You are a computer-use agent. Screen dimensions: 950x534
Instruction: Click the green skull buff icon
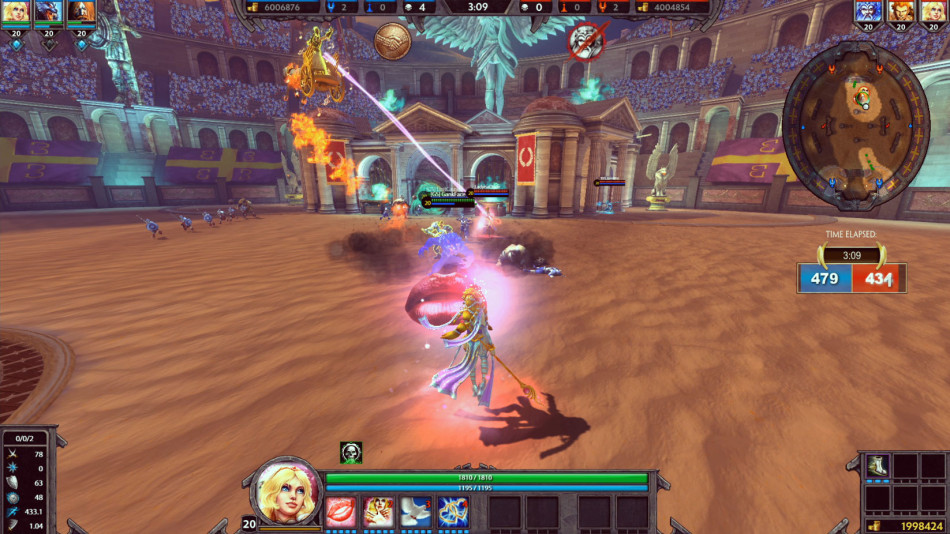pos(351,453)
